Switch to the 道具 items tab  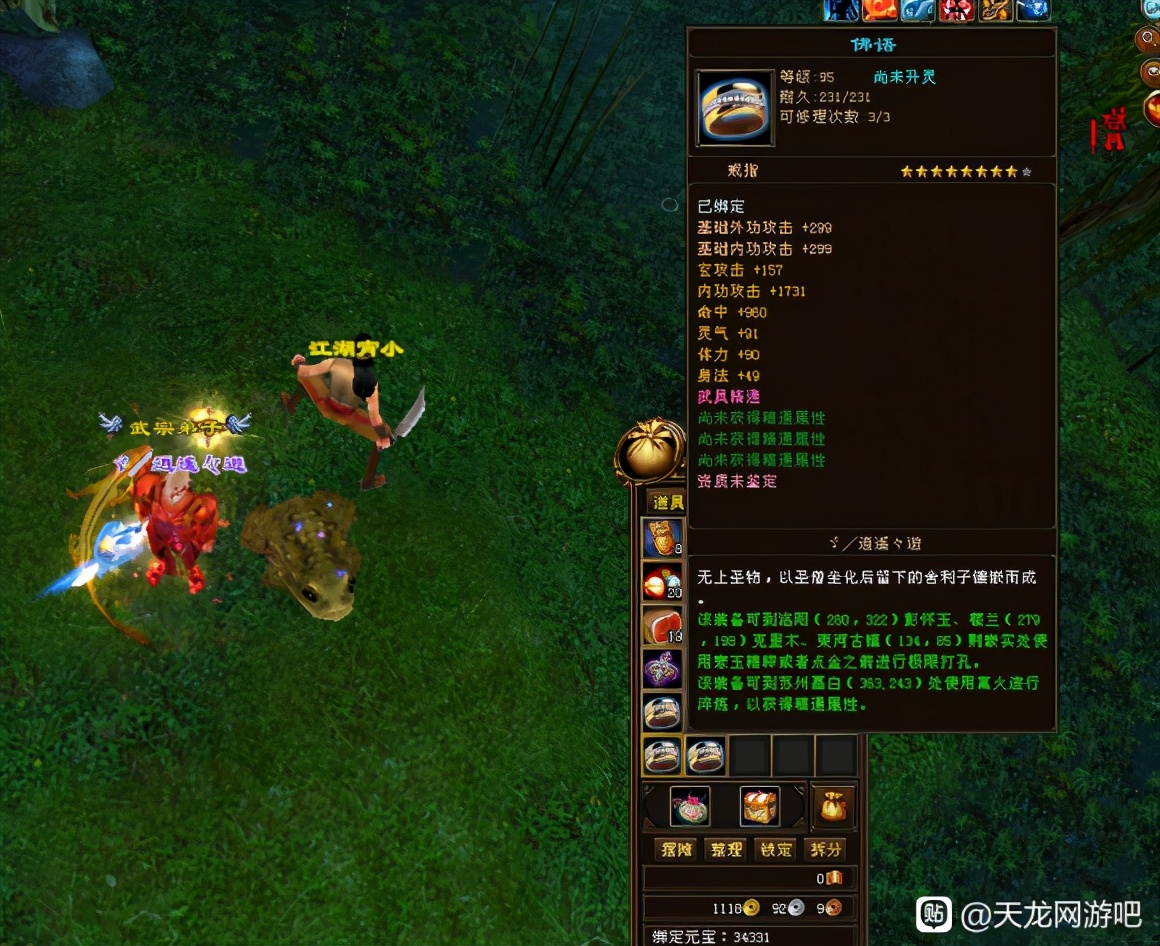pos(666,502)
